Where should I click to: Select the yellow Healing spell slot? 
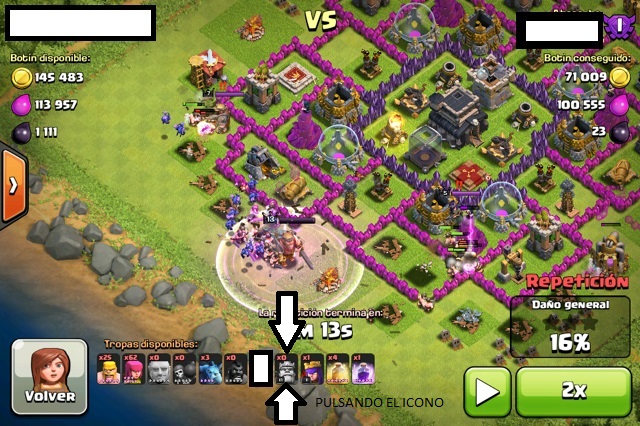tap(336, 369)
